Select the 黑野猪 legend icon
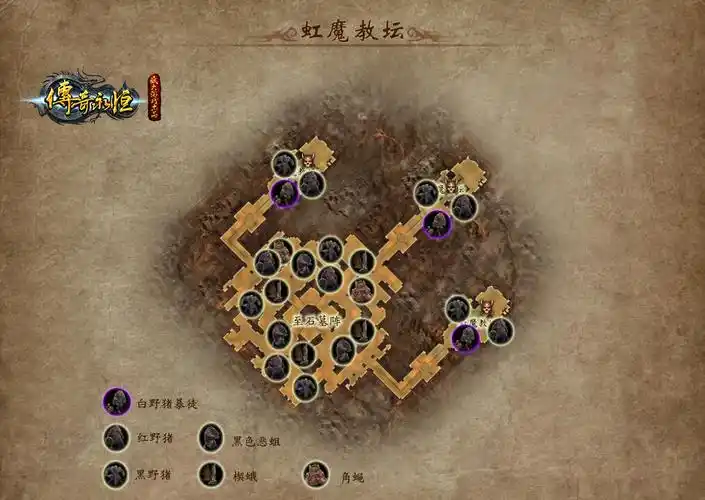Screen dimensions: 705x500 point(117,474)
